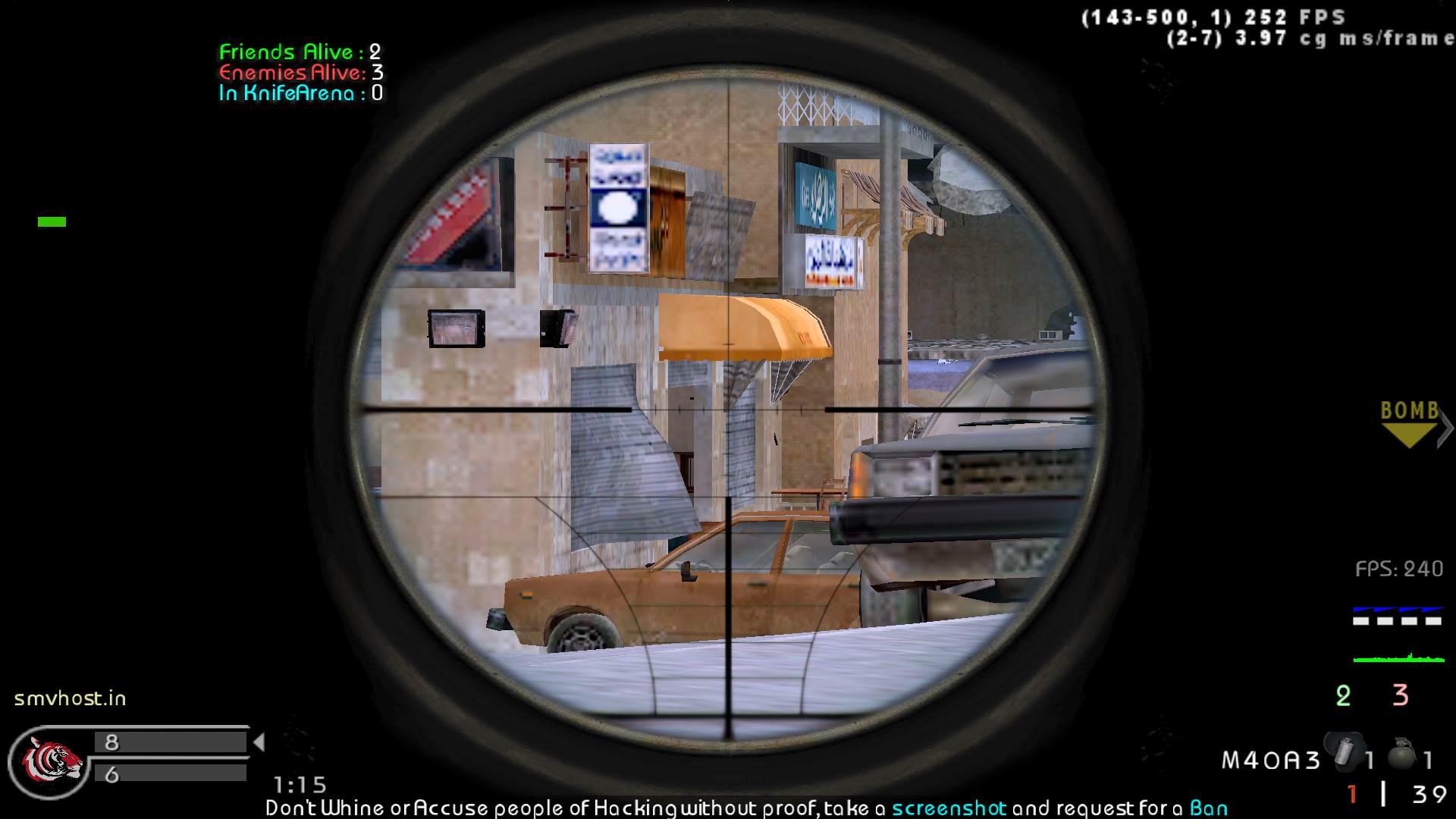Click the tiger team emblem icon
This screenshot has height=819, width=1456.
click(x=53, y=759)
